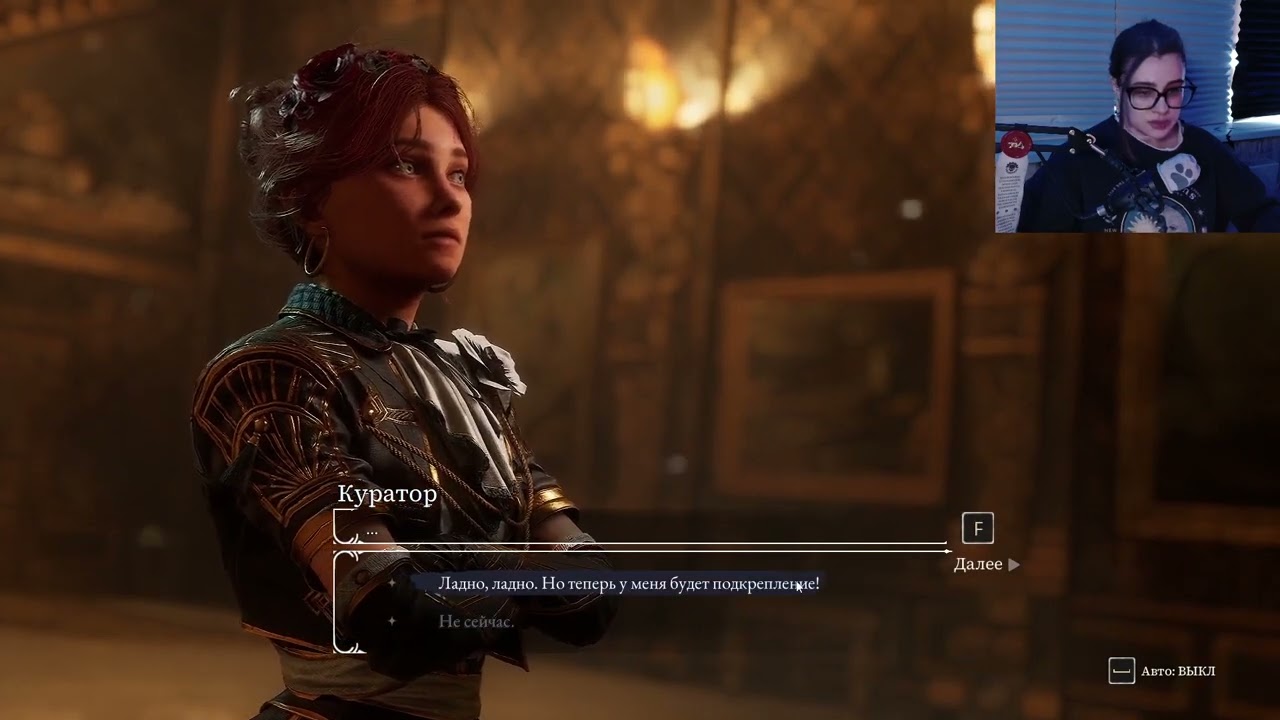Choose the reply "Ладно, ладно. Но теперь у меня будет подкрепление!"

coord(628,584)
